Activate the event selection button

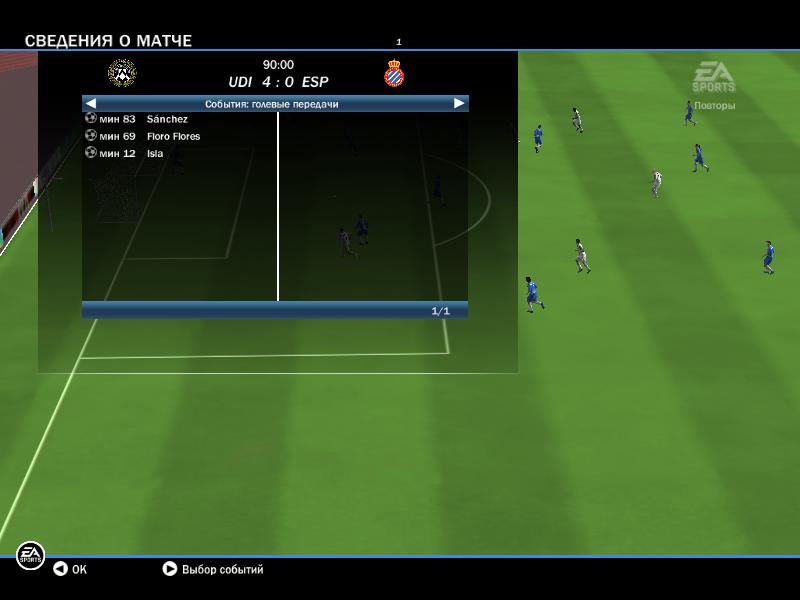213,569
